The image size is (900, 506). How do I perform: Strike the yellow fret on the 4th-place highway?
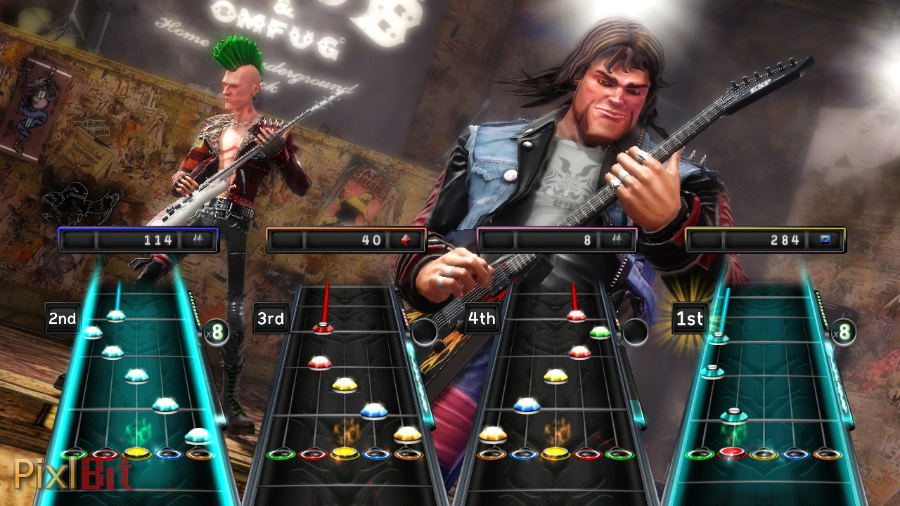[x=554, y=453]
